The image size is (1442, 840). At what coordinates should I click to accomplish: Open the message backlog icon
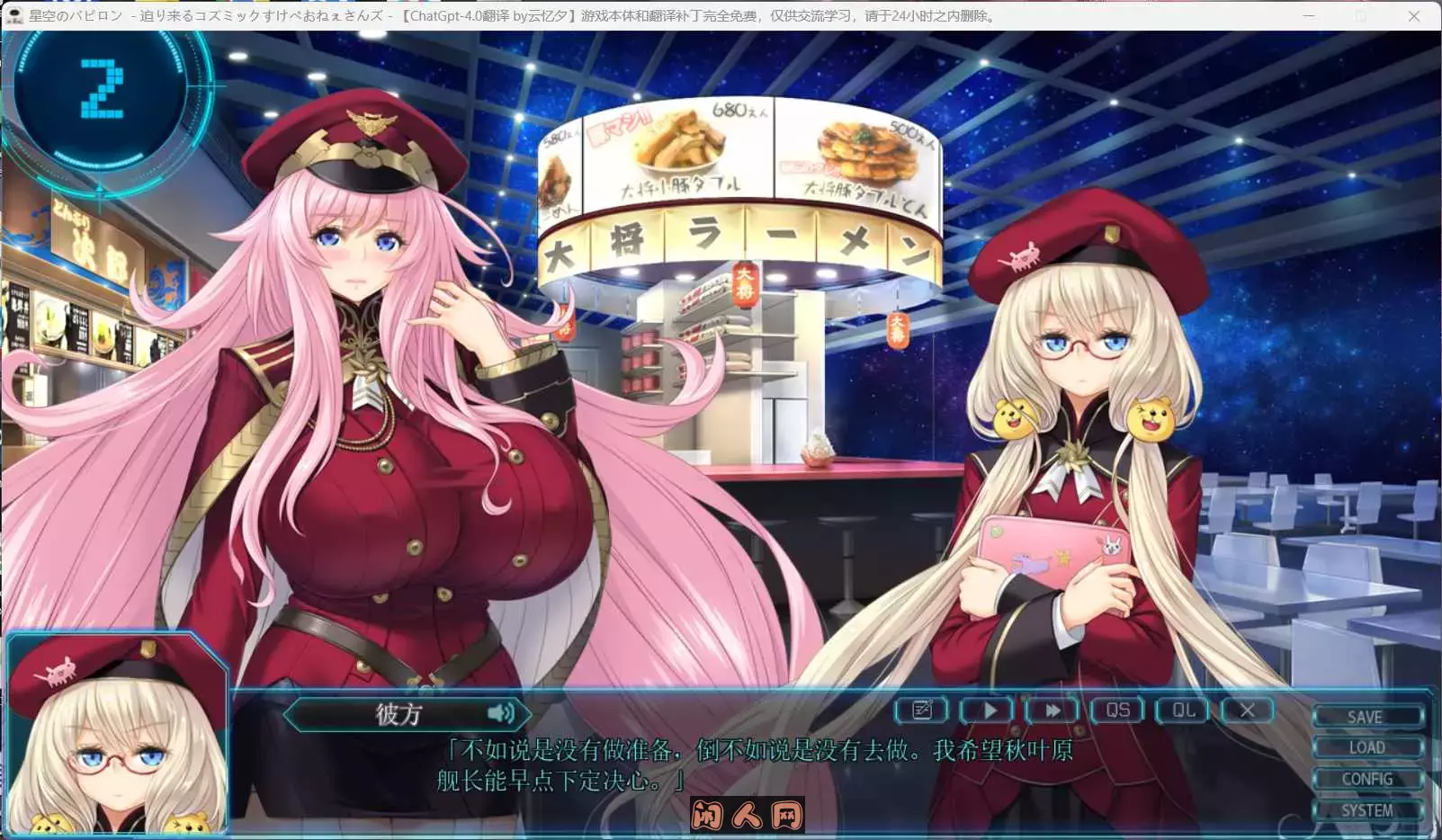coord(920,710)
